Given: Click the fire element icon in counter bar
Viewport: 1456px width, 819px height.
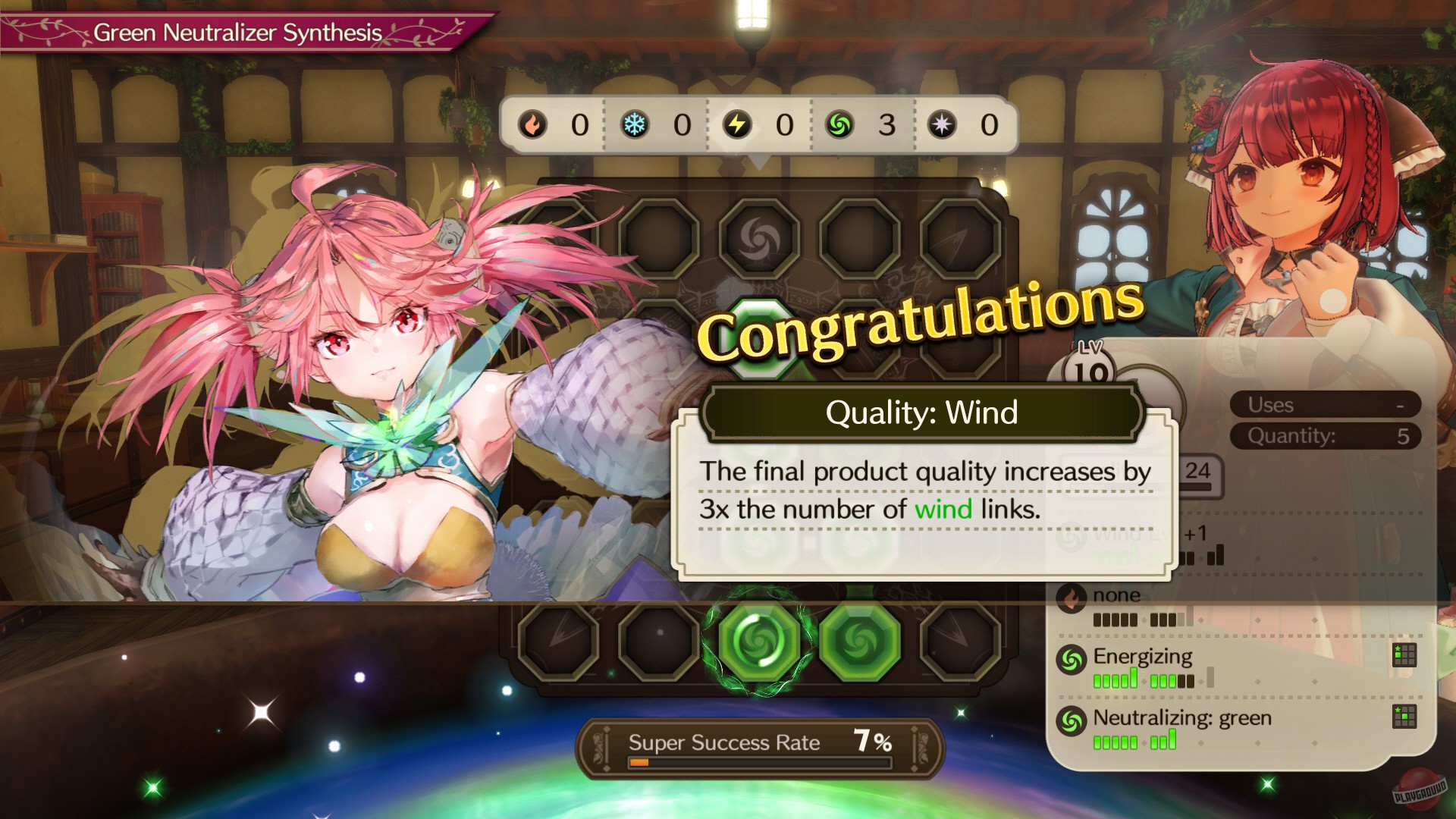Looking at the screenshot, I should [533, 127].
